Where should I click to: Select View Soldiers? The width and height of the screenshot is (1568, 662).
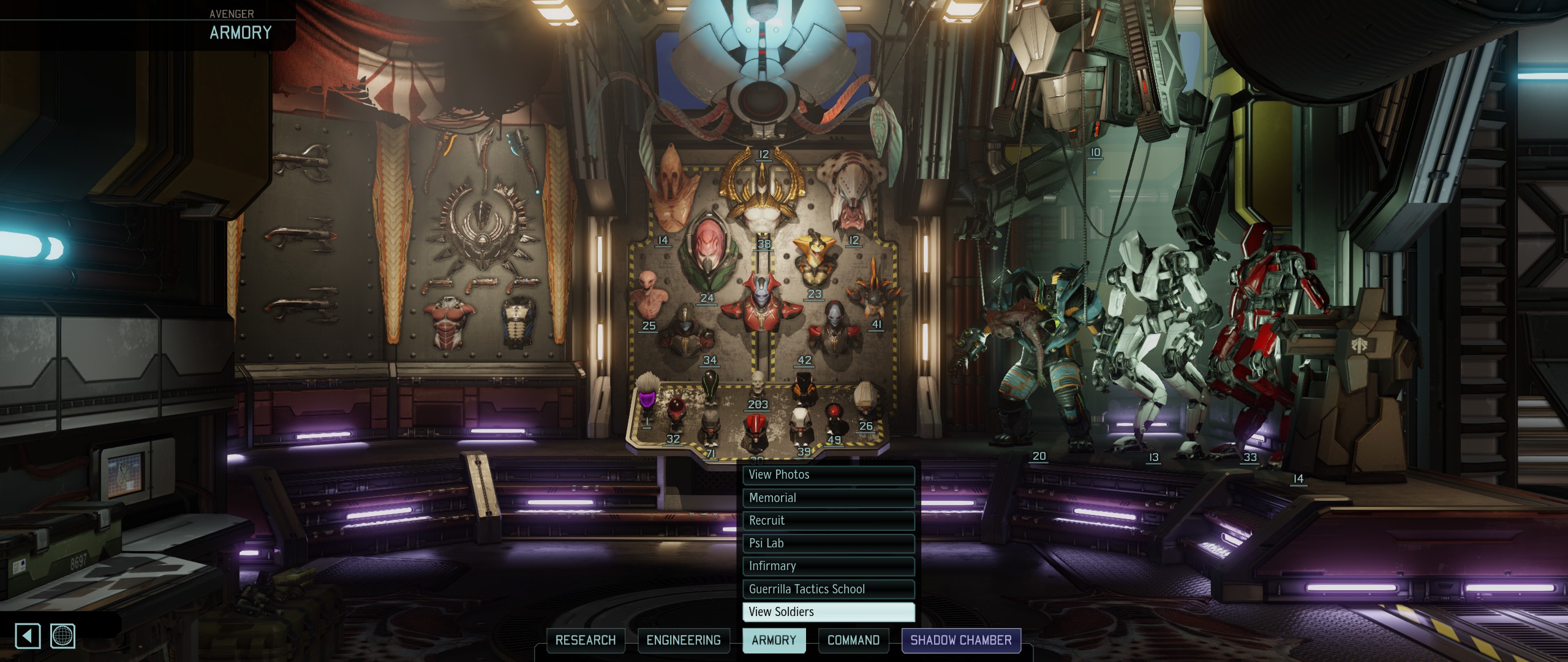coord(828,612)
